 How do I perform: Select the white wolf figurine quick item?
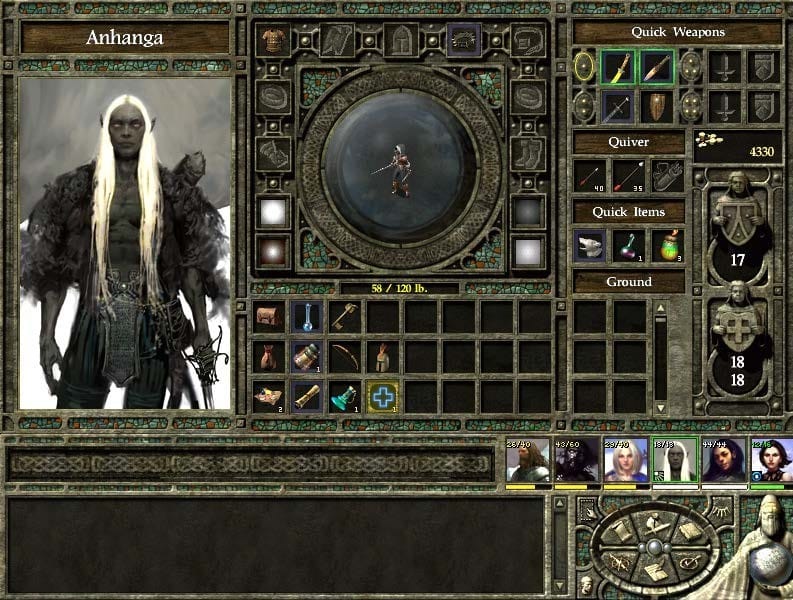click(591, 246)
